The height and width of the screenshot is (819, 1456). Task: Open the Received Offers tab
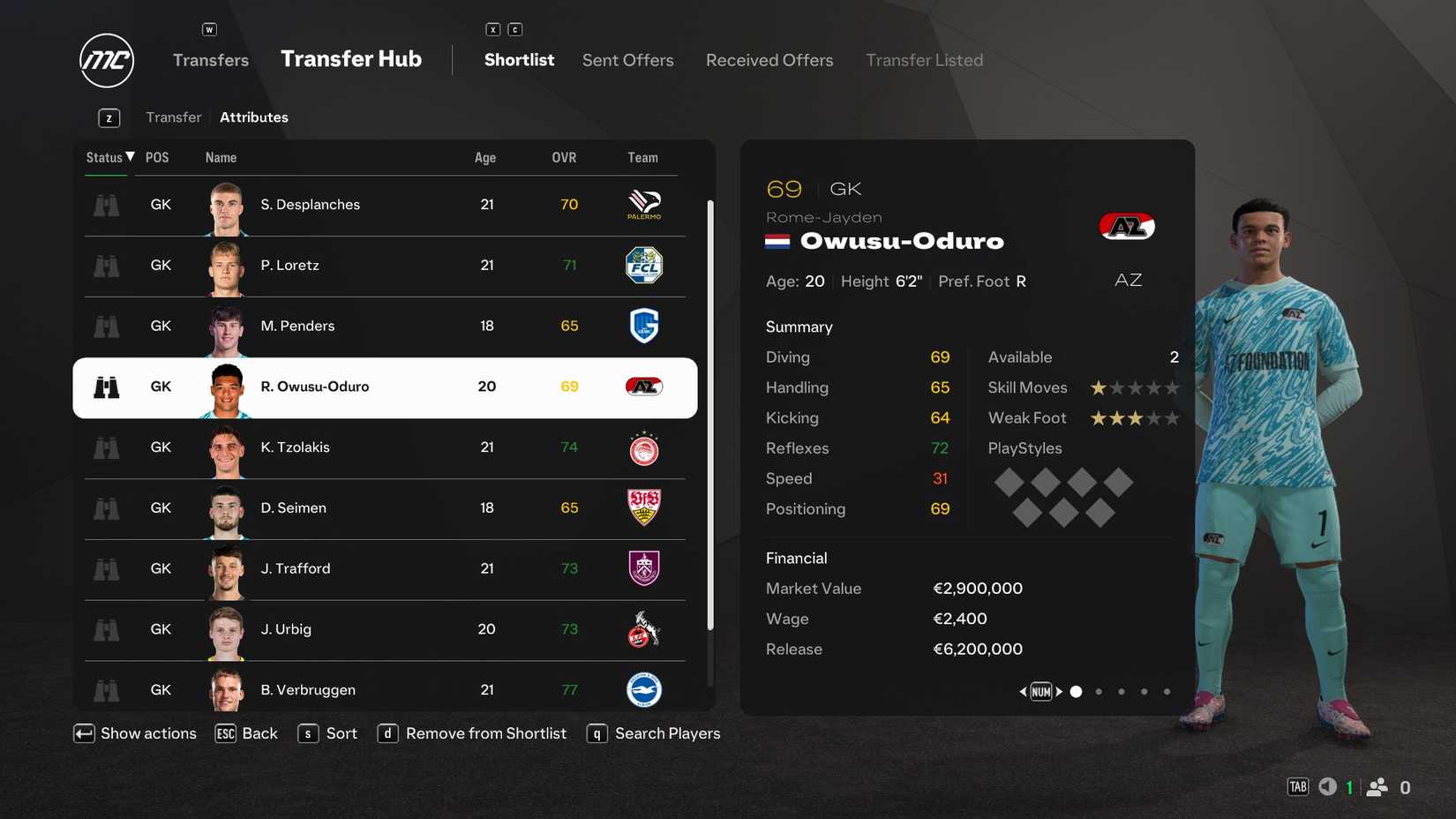point(769,60)
